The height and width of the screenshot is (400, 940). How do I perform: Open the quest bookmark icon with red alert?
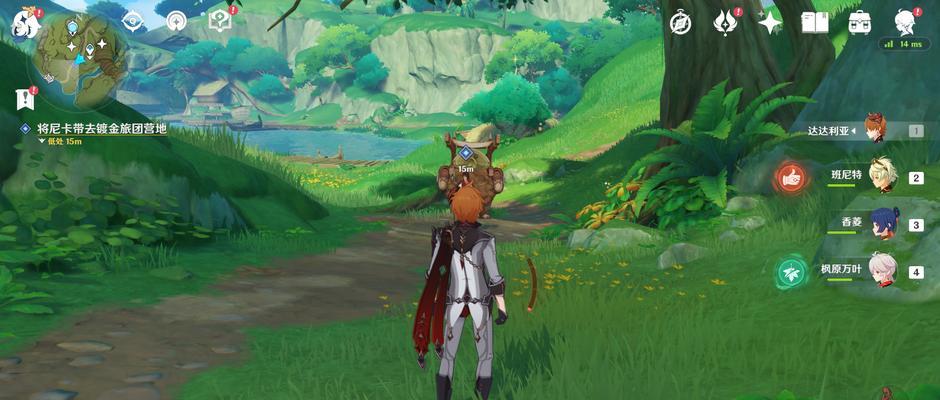pos(24,99)
